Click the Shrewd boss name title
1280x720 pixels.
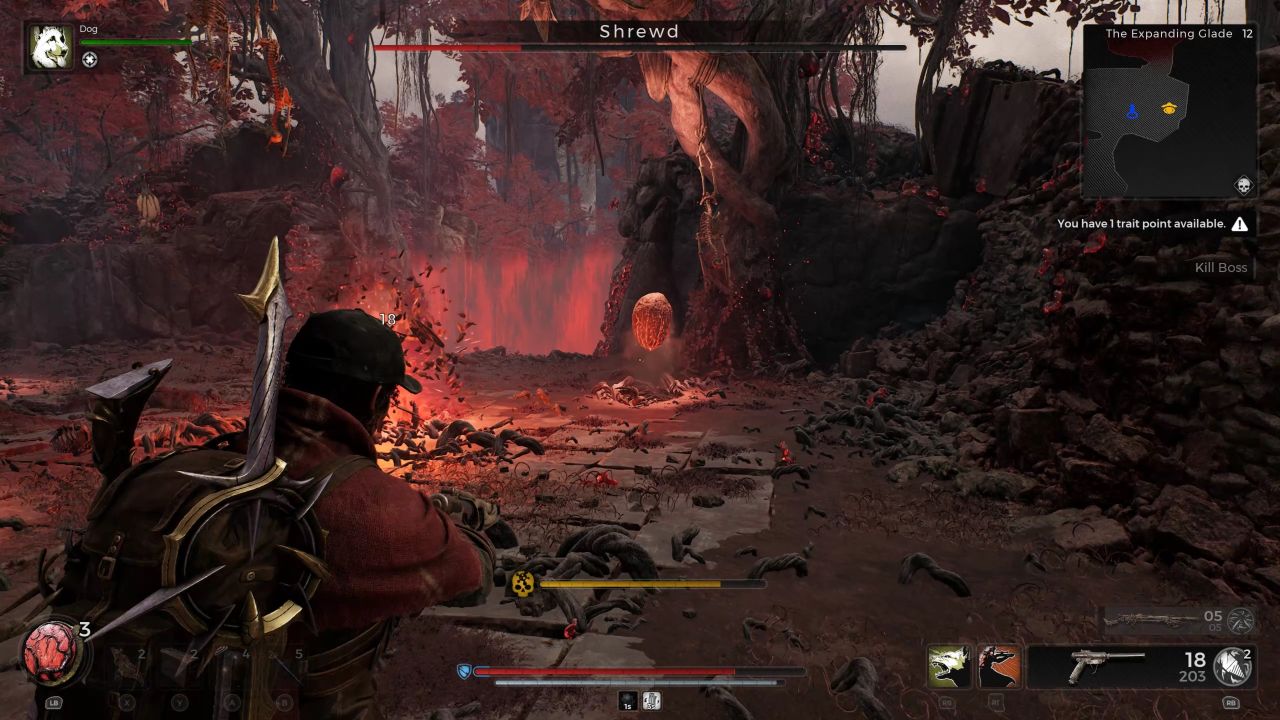(x=639, y=32)
